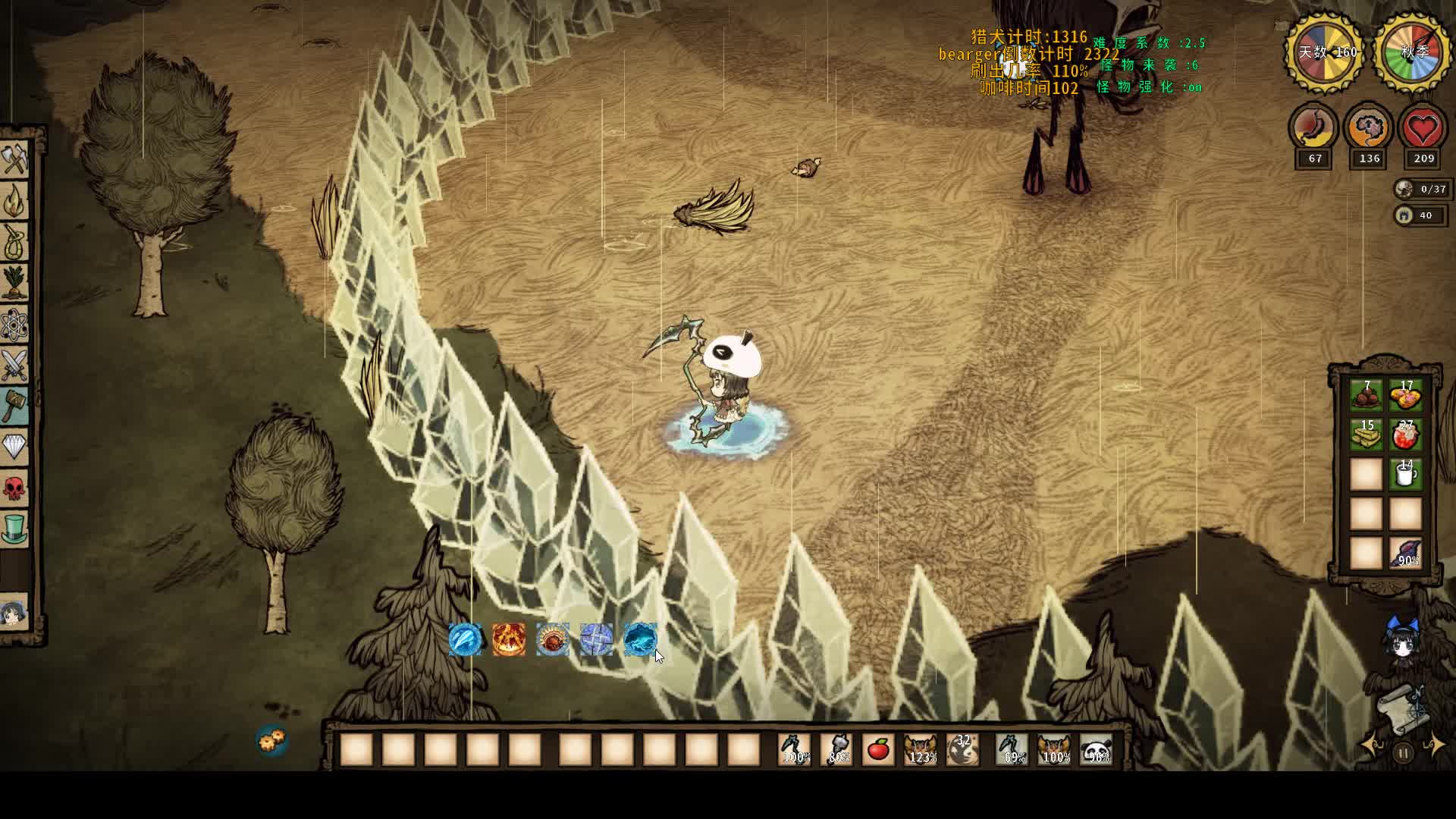
Task: Open the Tools crafting tab
Action: pos(14,161)
